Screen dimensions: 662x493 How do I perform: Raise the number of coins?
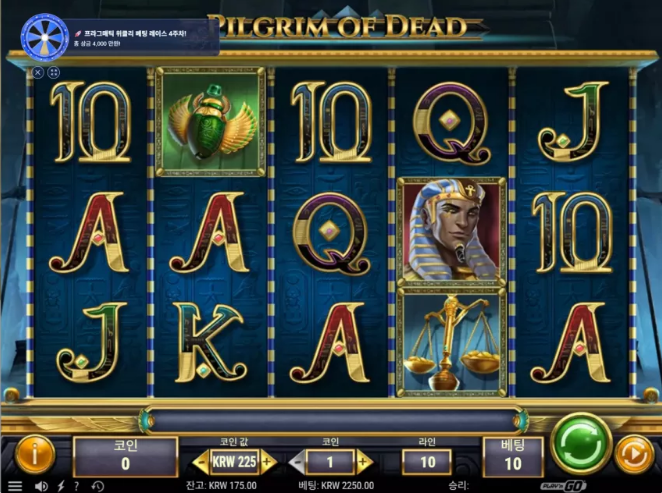click(363, 462)
